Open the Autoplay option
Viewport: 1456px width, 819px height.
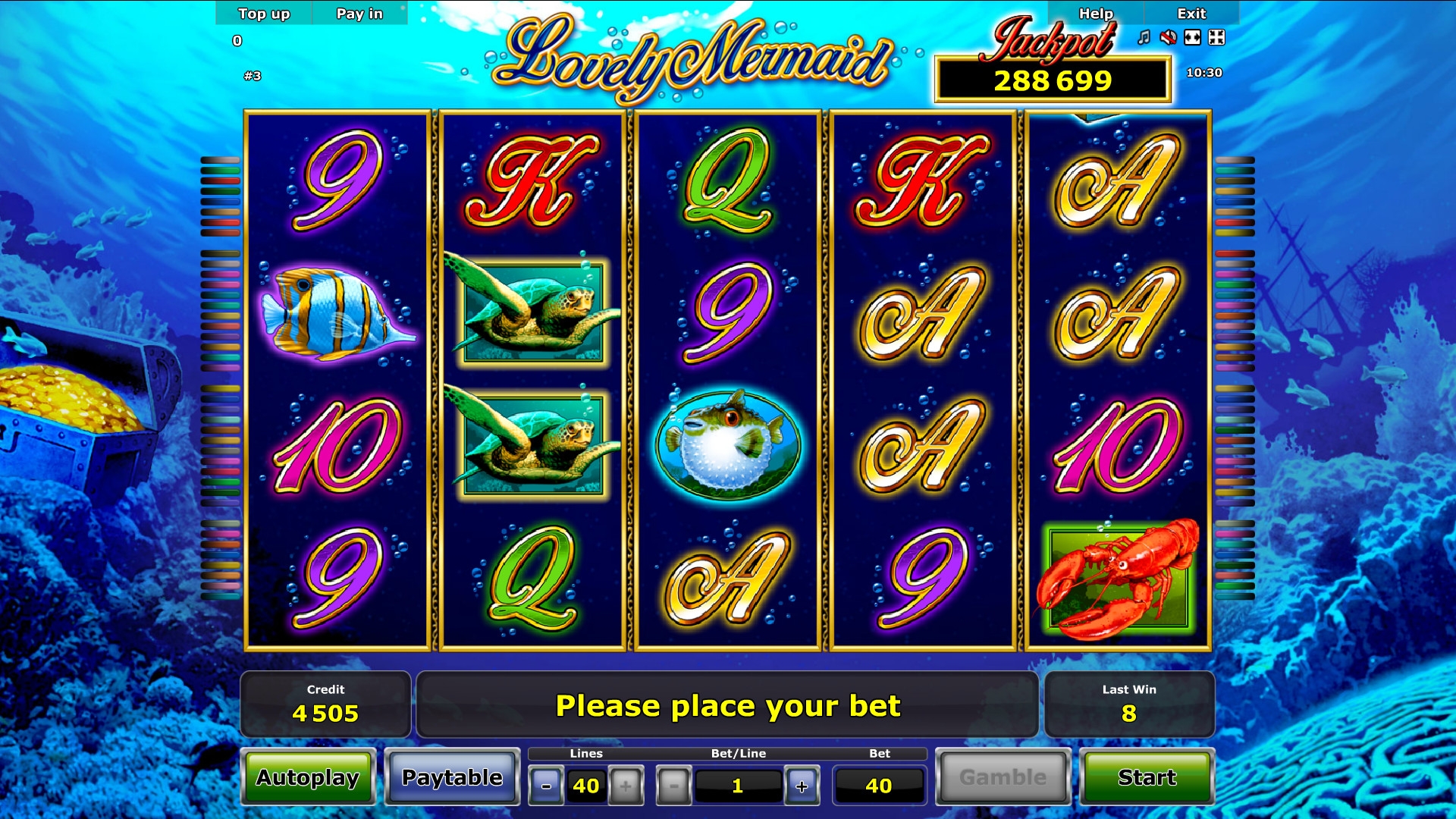(308, 777)
